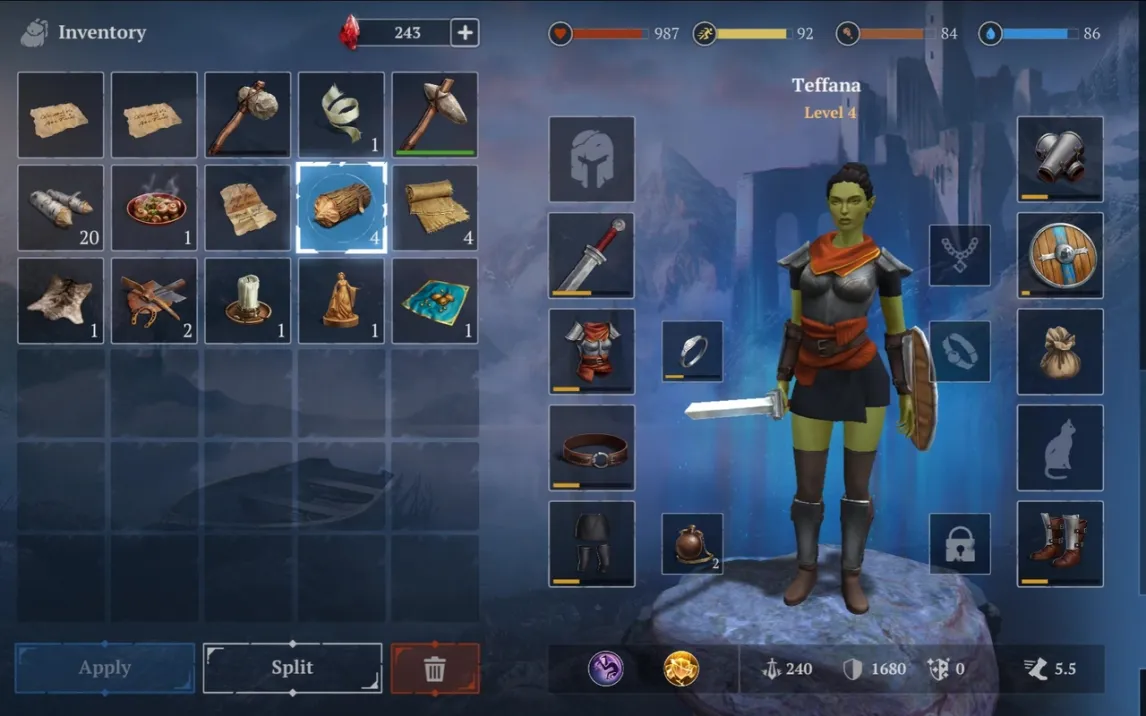Pick the animal fur pelt slot
Screen dimensions: 1146x716
click(x=61, y=301)
